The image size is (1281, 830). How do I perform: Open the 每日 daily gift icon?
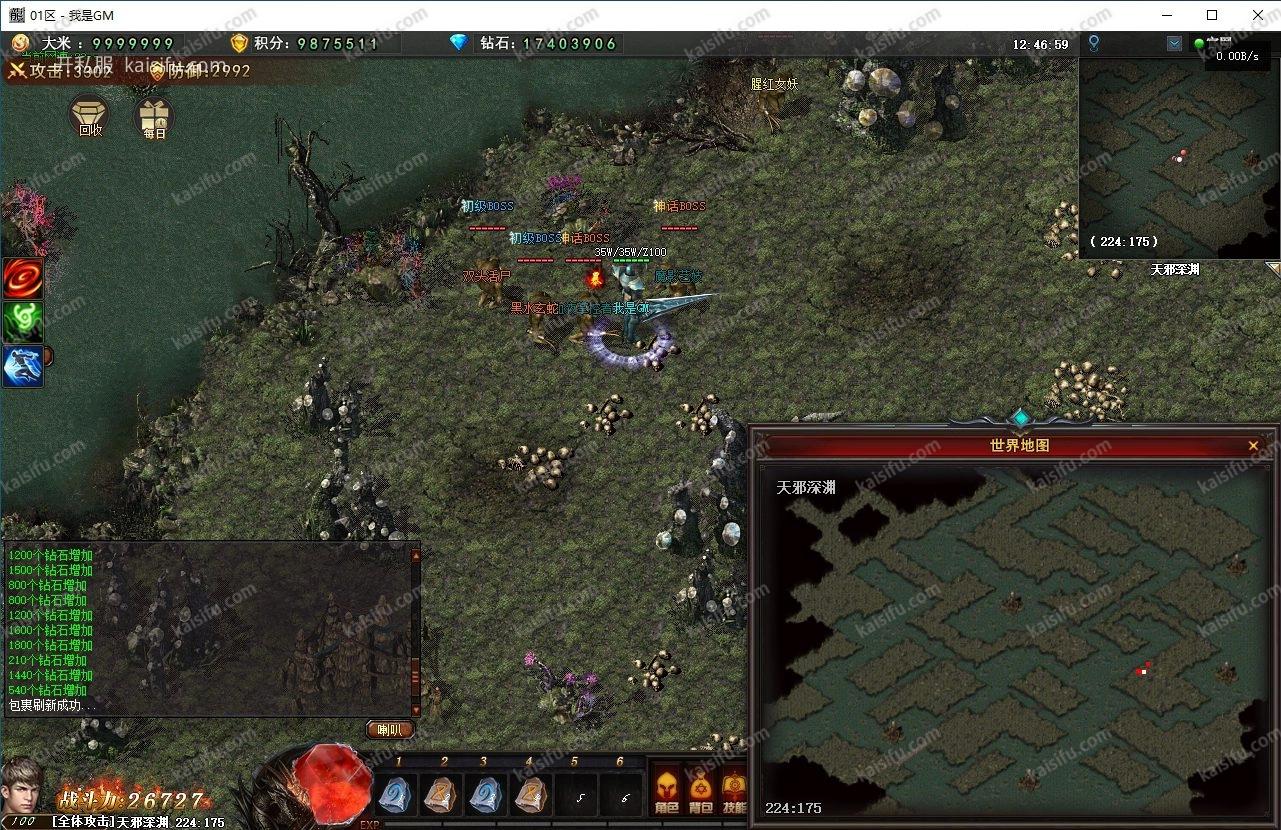click(154, 117)
